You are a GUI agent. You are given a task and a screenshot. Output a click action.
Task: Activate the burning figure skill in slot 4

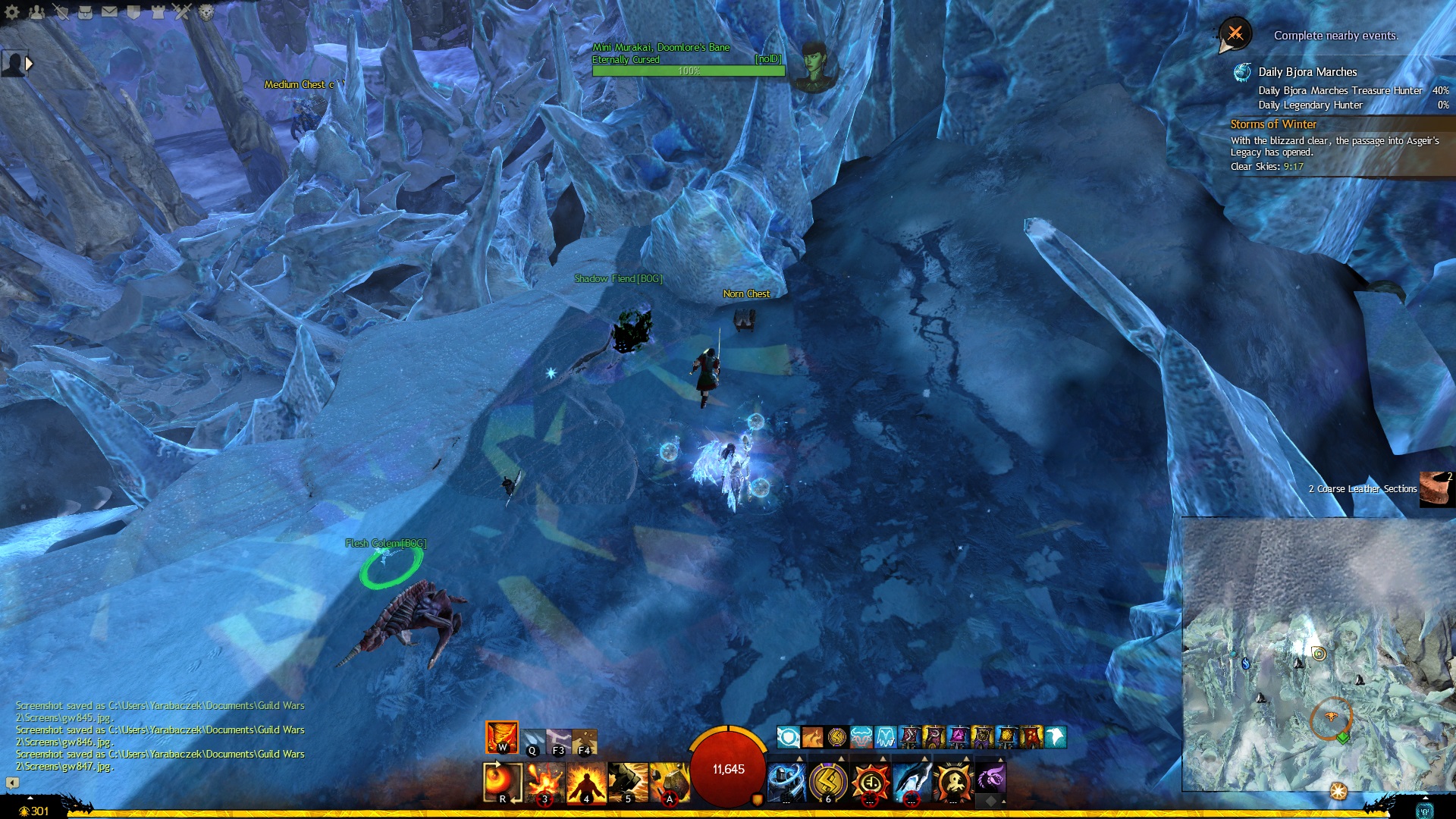[586, 782]
